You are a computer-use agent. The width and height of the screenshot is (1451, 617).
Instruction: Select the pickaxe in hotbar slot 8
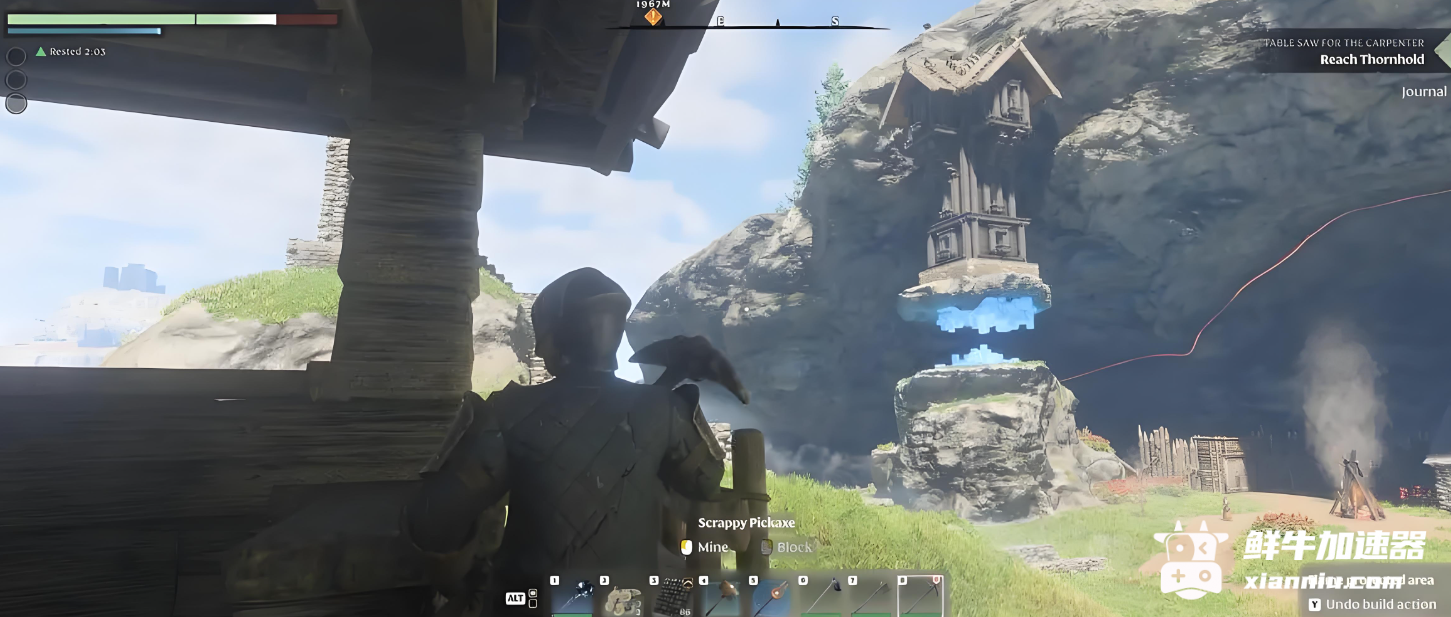[x=920, y=597]
